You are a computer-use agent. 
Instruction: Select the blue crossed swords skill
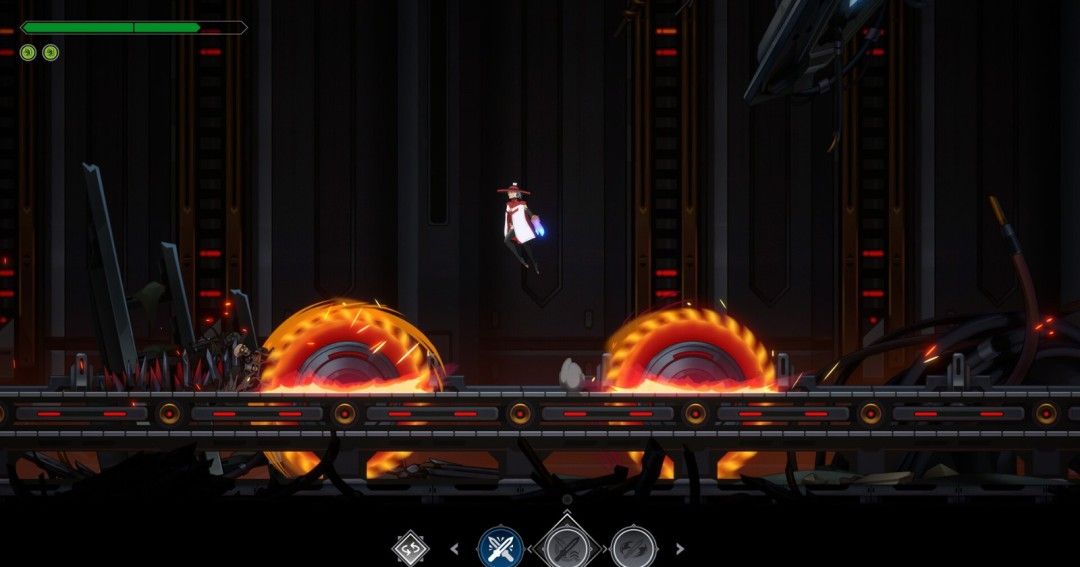click(x=500, y=548)
